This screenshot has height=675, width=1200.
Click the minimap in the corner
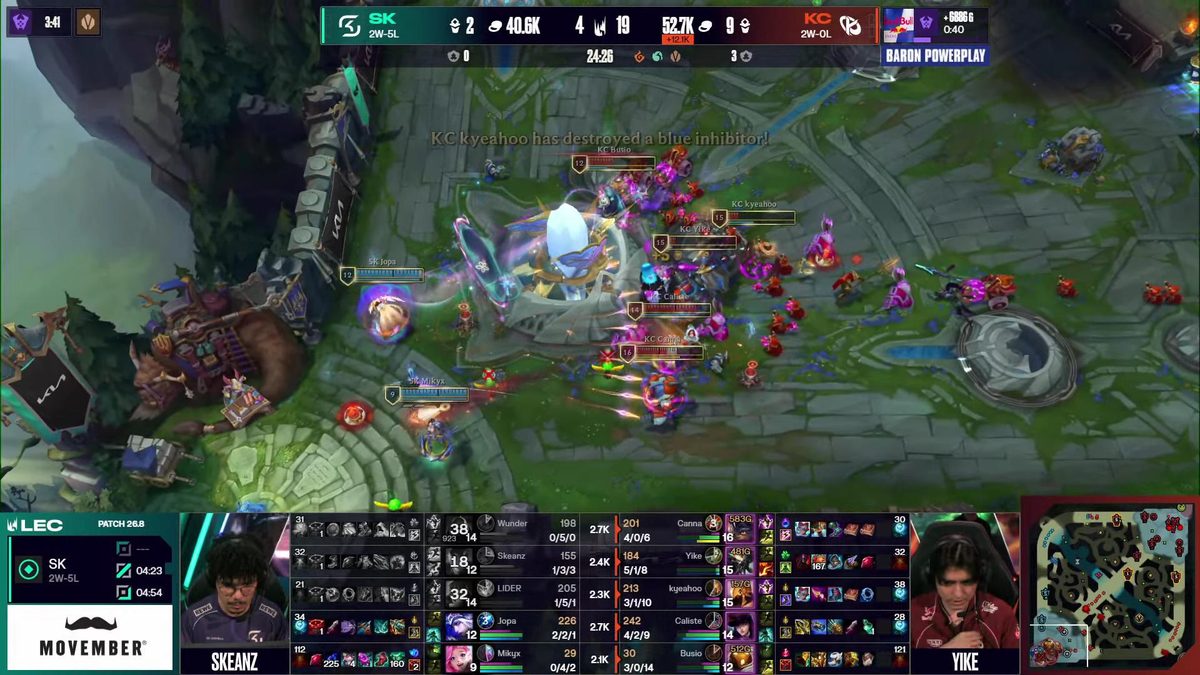[x=1108, y=585]
